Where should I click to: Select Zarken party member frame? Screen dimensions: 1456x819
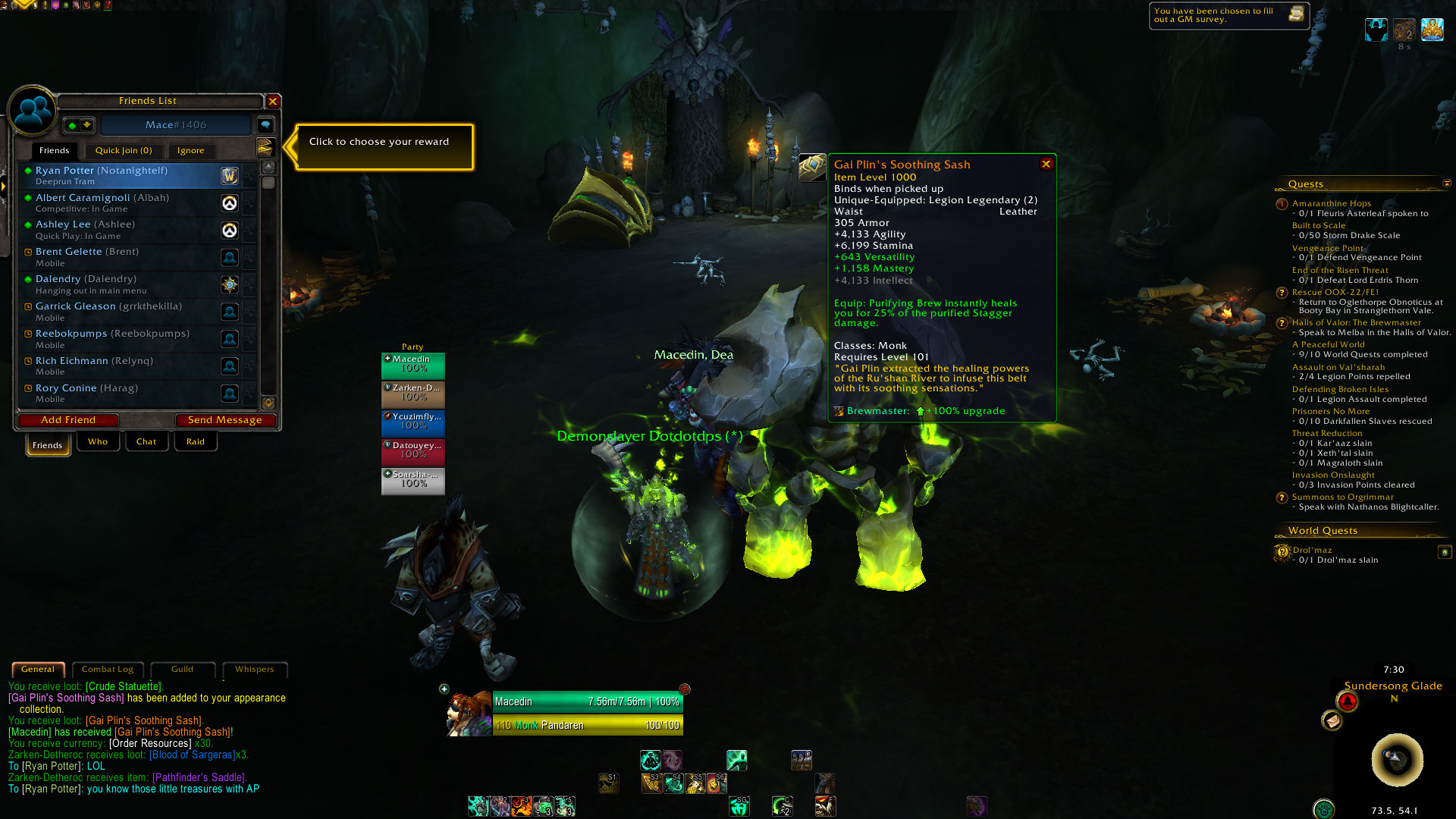point(413,393)
